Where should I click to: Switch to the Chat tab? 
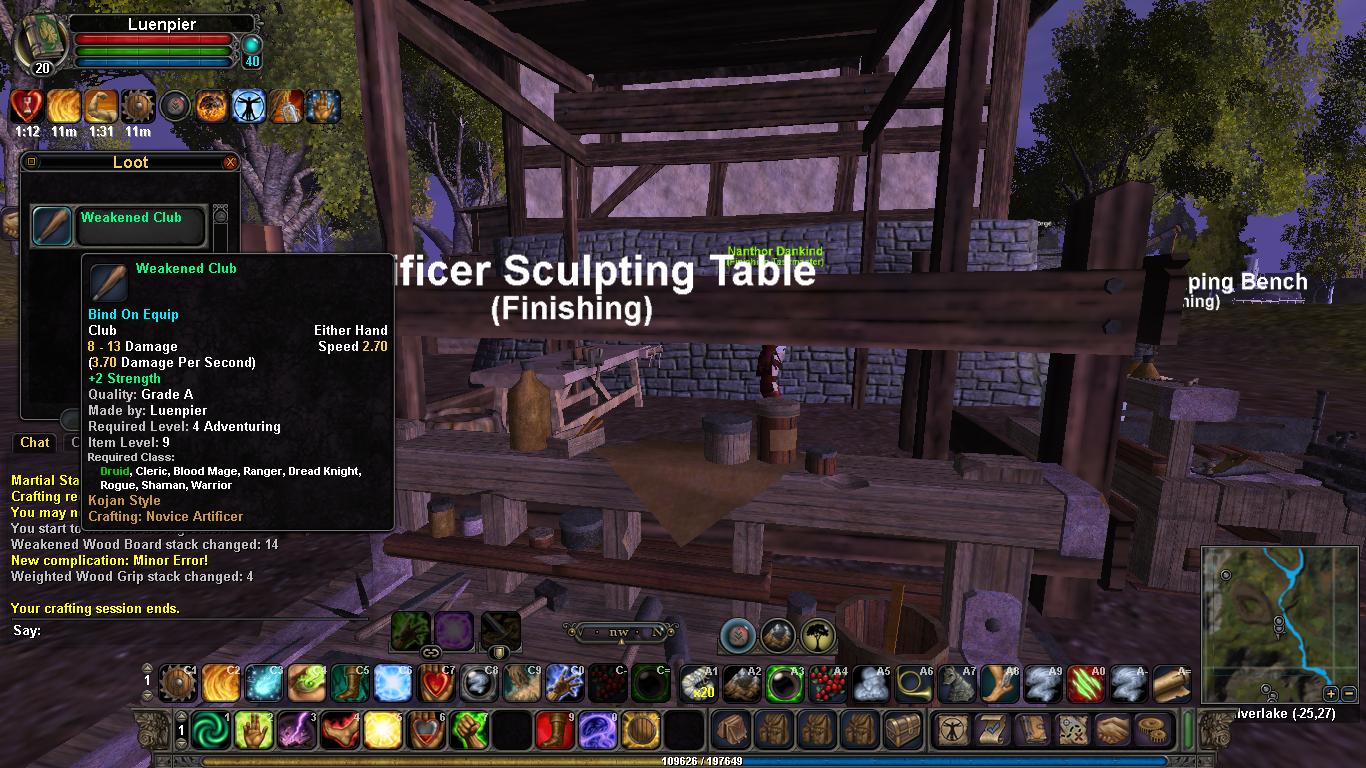35,442
